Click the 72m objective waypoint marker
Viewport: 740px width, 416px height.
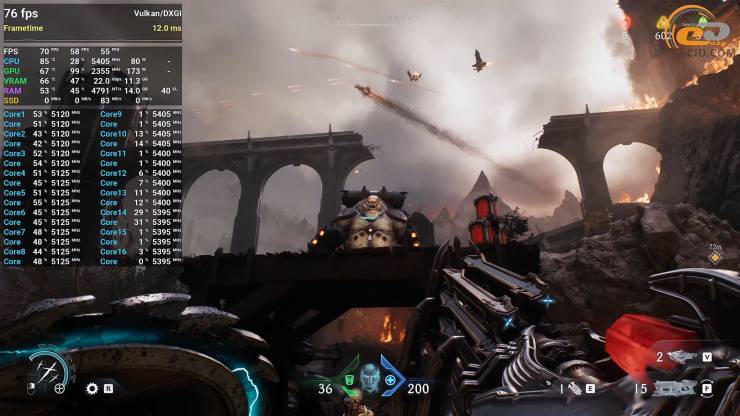point(714,256)
